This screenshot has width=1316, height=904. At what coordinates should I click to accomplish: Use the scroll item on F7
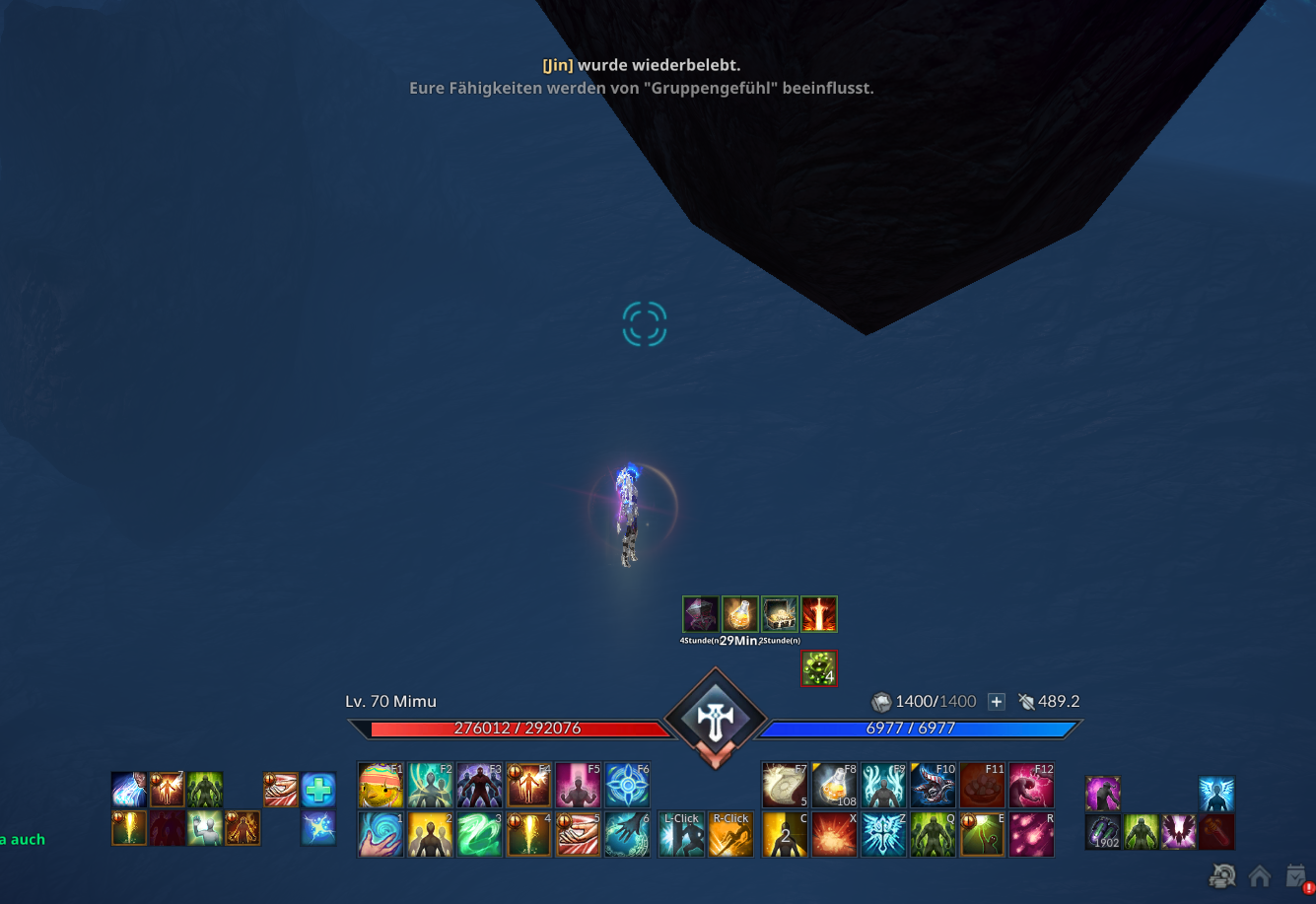(x=785, y=786)
